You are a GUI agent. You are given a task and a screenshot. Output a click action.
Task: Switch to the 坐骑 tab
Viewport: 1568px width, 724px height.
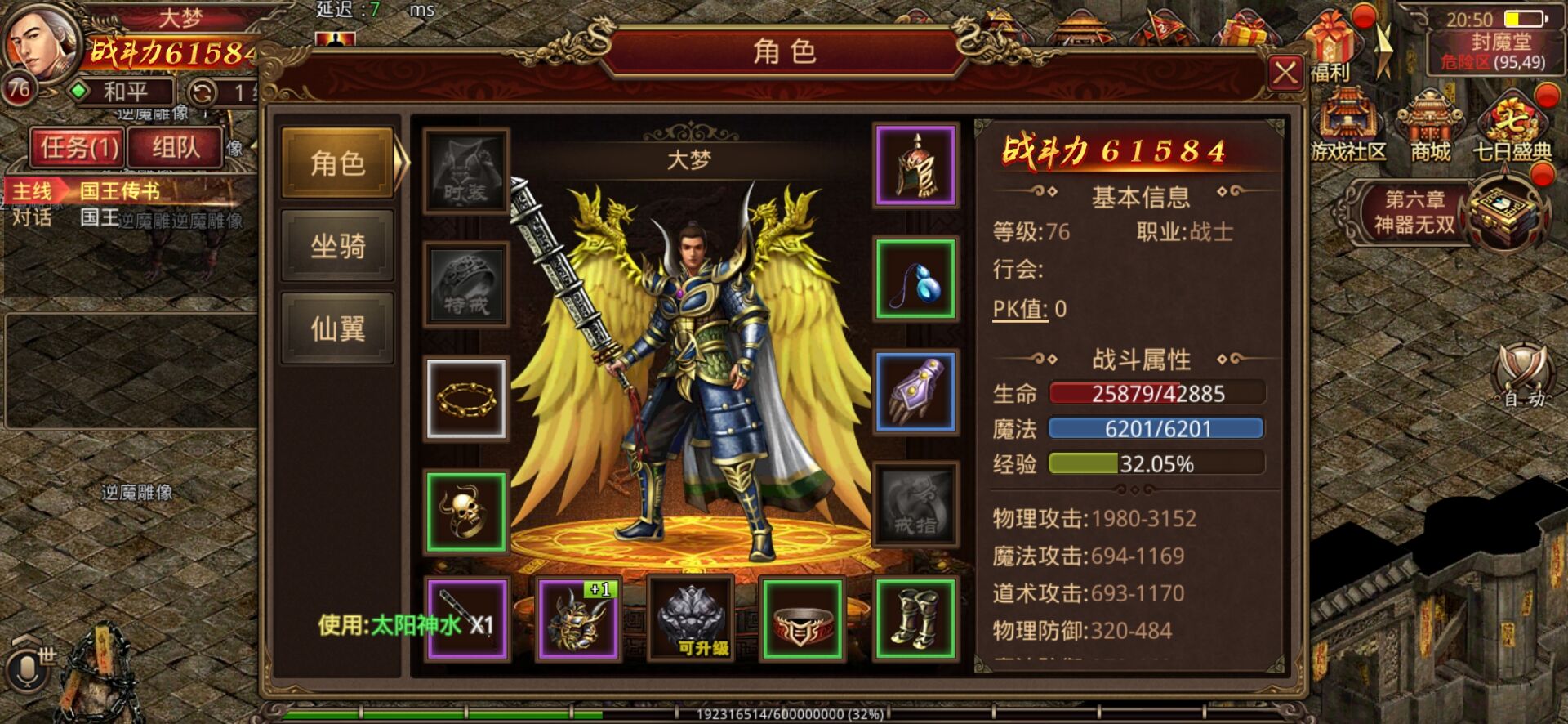click(335, 245)
